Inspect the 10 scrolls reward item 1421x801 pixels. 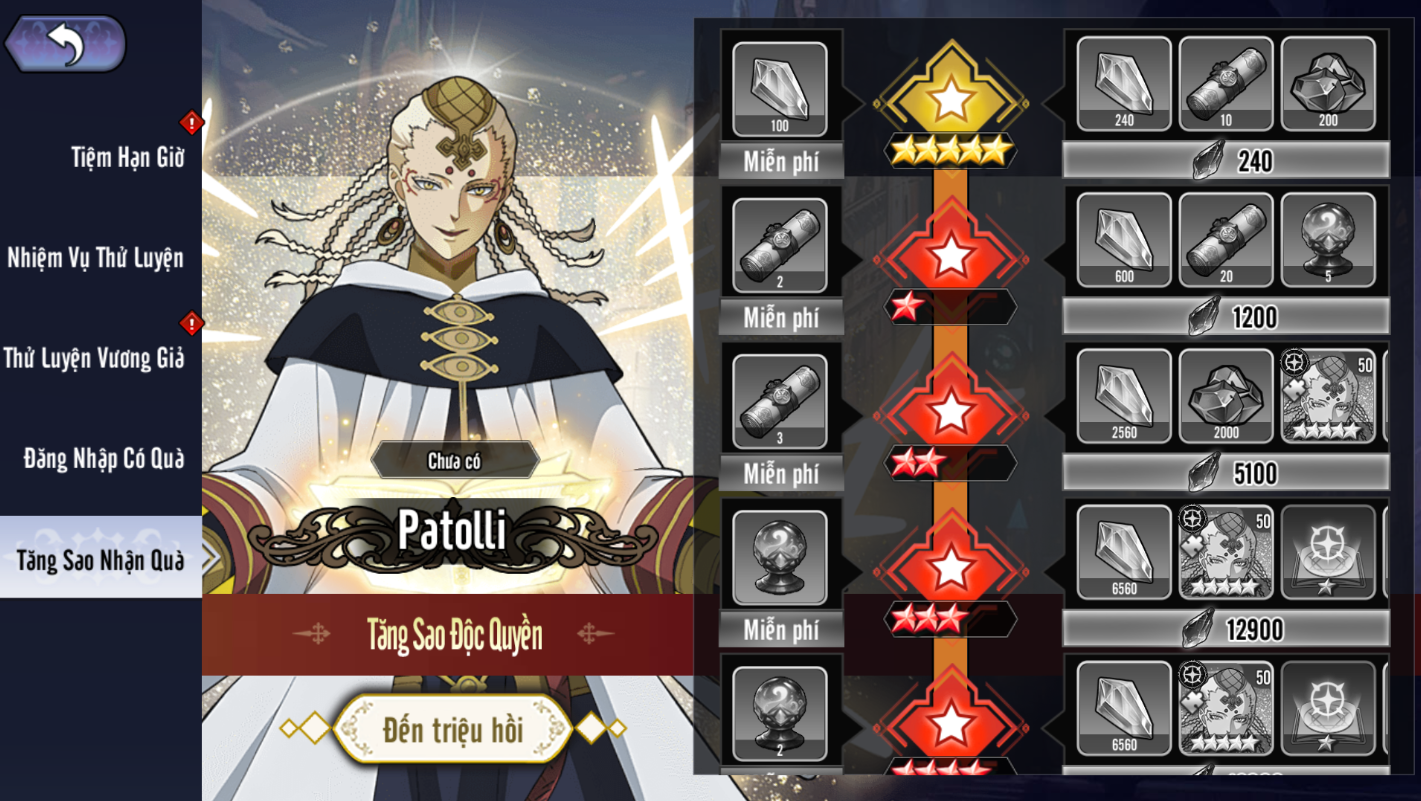tap(1226, 85)
